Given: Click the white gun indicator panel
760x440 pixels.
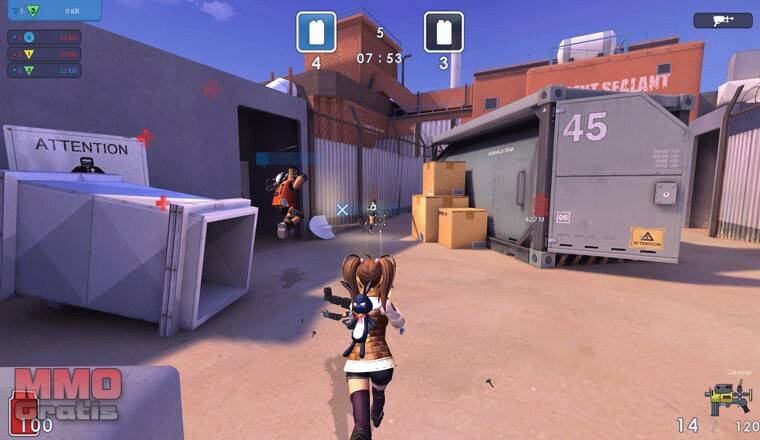Looking at the screenshot, I should click(x=722, y=20).
